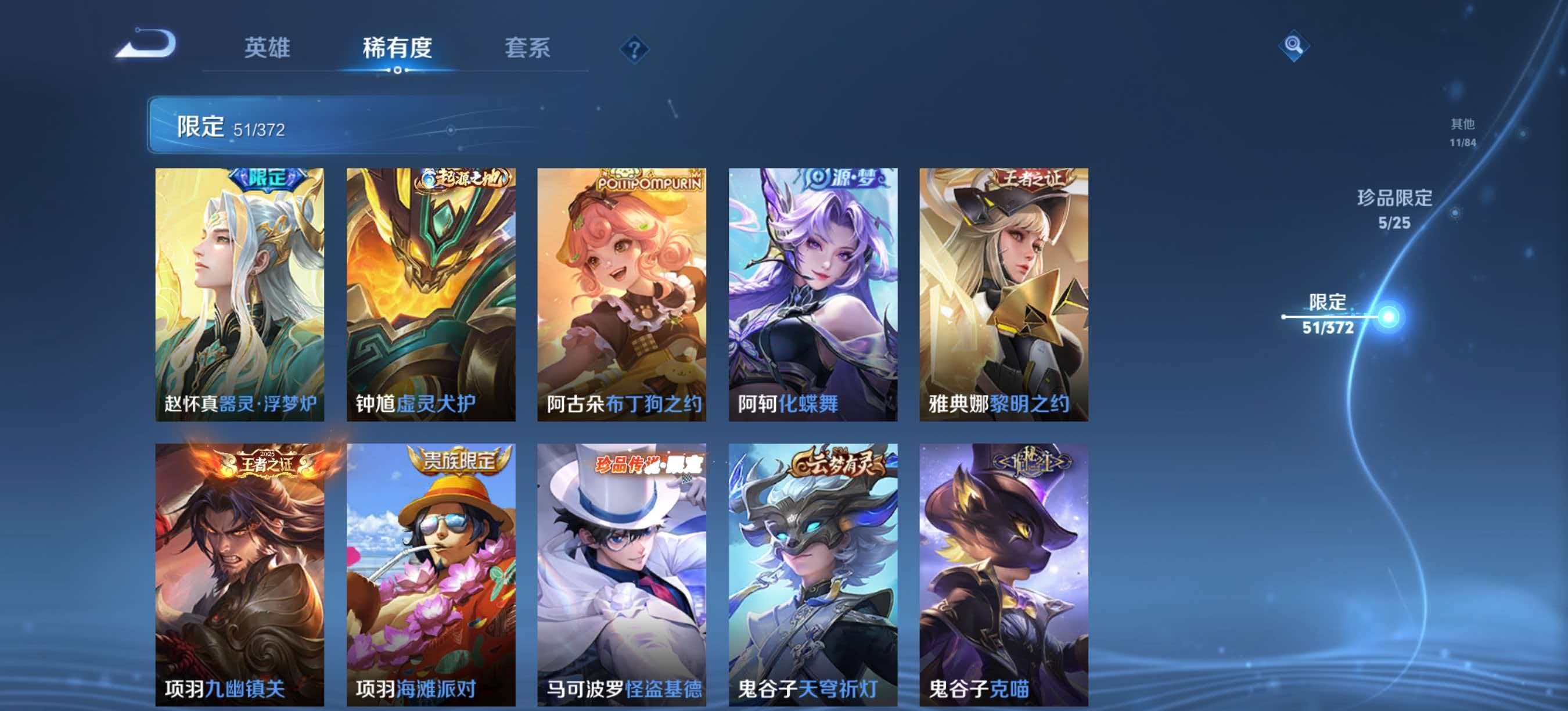Open the search icon at top right
This screenshot has height=711, width=1568.
point(1296,46)
